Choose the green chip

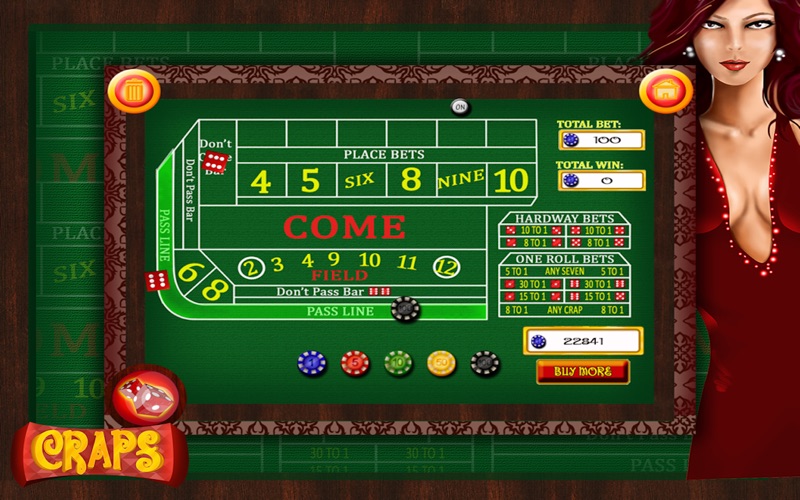(398, 363)
